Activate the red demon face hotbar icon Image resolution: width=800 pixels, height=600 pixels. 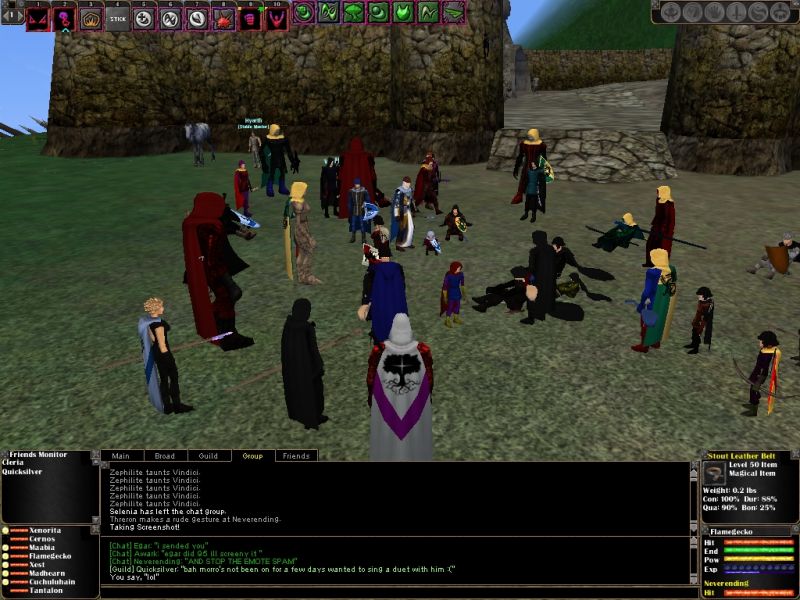38,18
